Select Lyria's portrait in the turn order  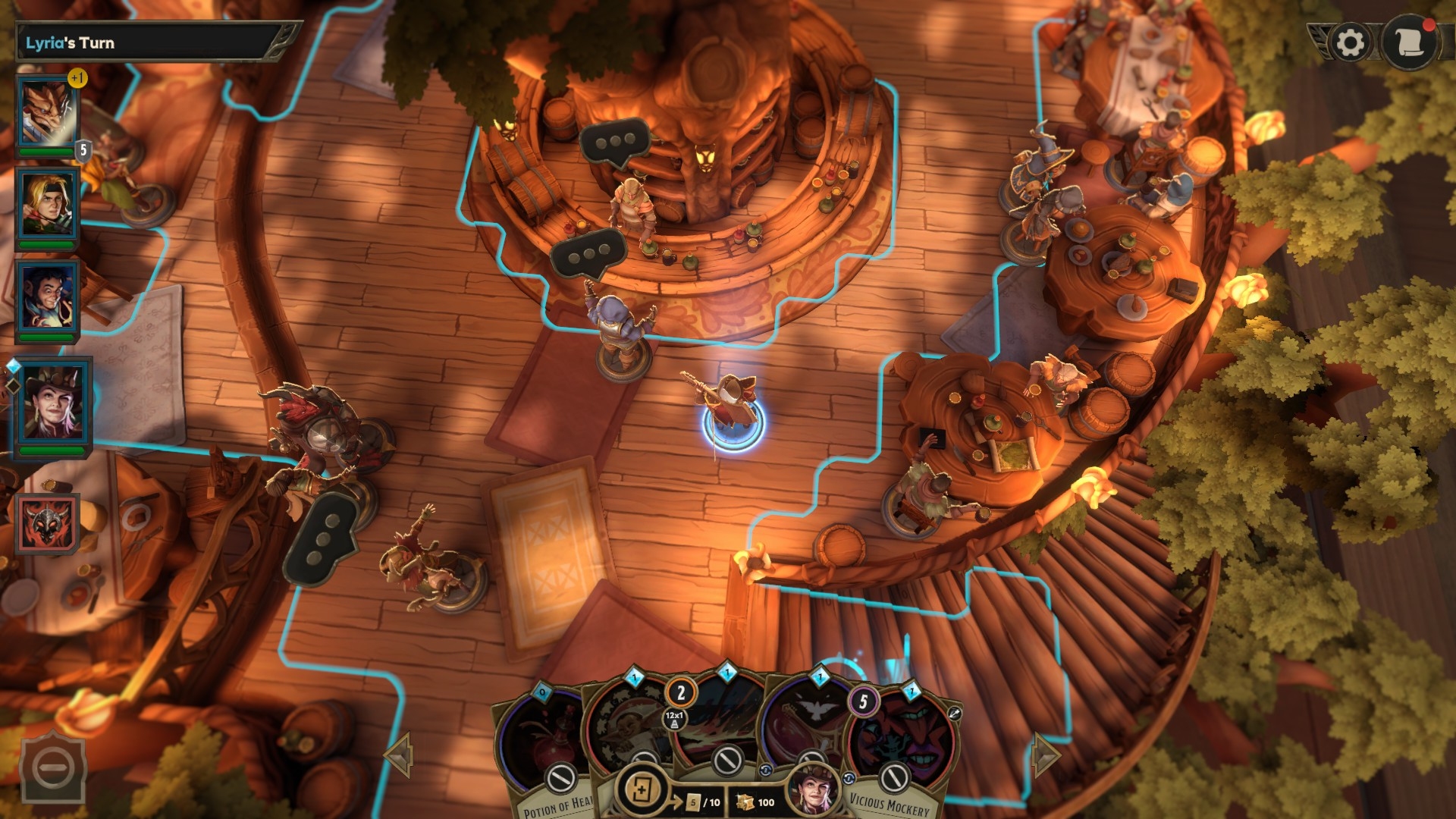53,405
